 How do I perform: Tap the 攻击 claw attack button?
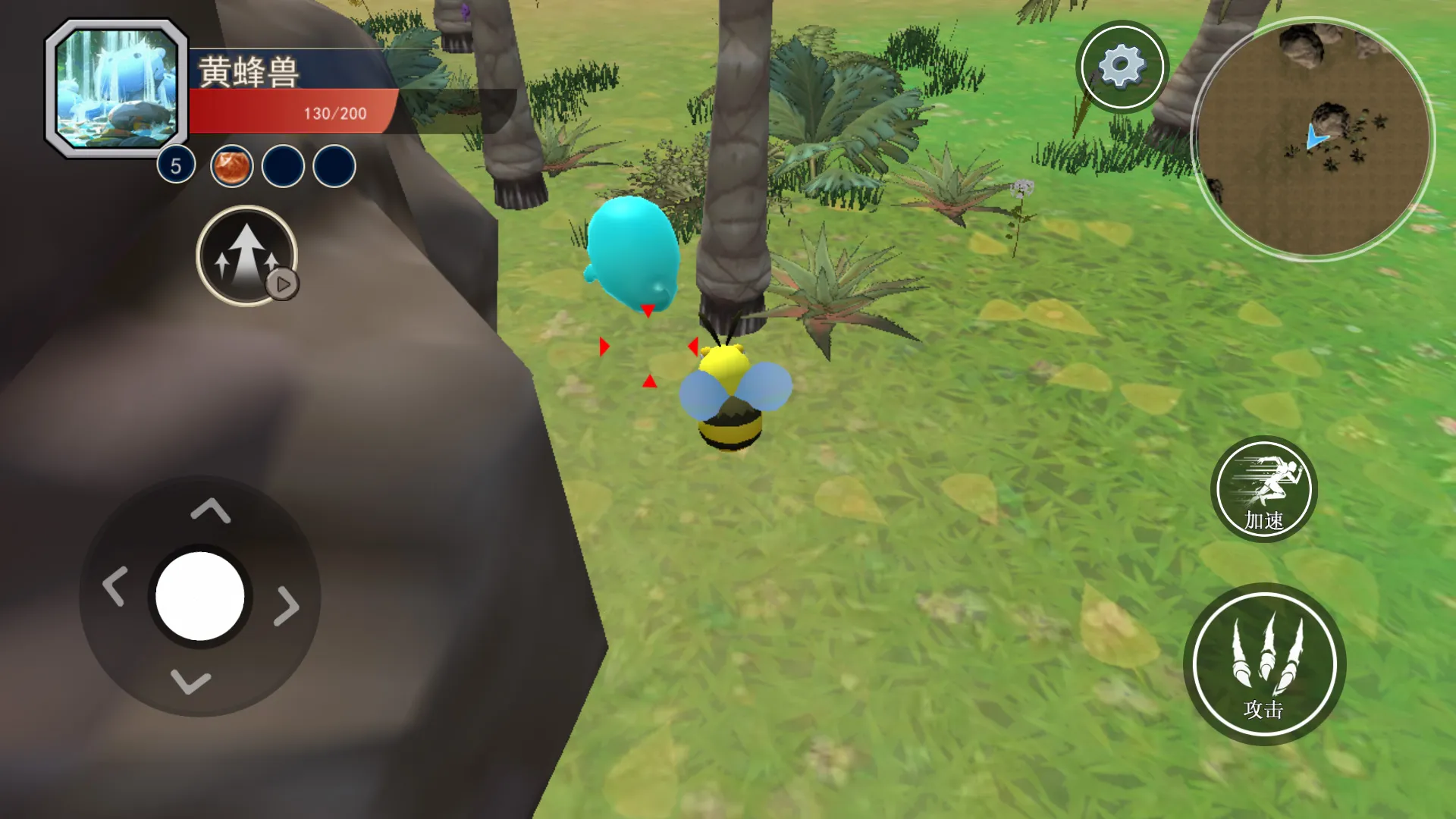pyautogui.click(x=1264, y=664)
